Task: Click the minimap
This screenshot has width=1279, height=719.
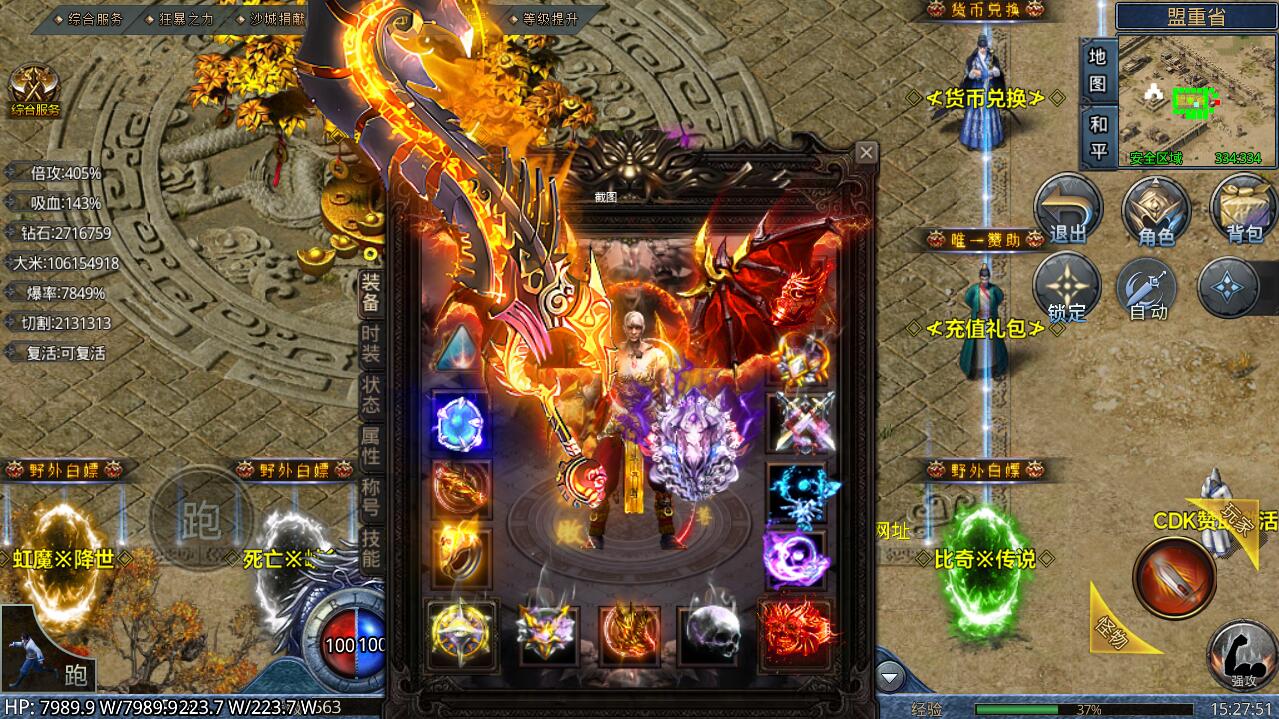Action: tap(1196, 100)
